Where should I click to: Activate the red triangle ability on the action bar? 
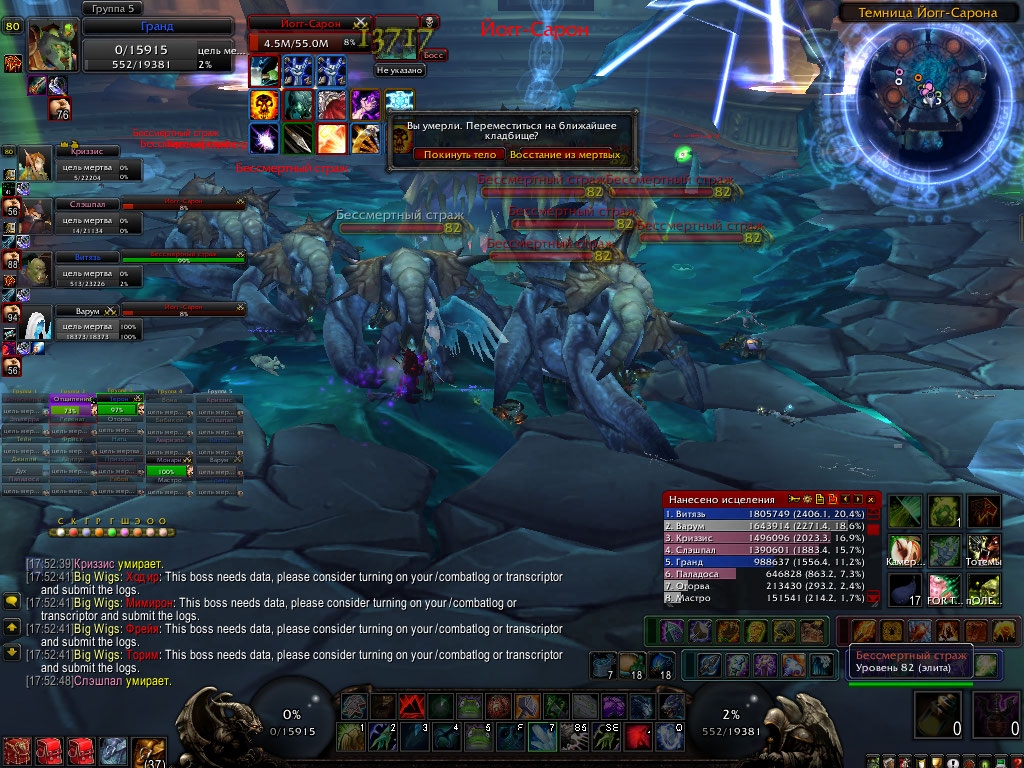[410, 707]
